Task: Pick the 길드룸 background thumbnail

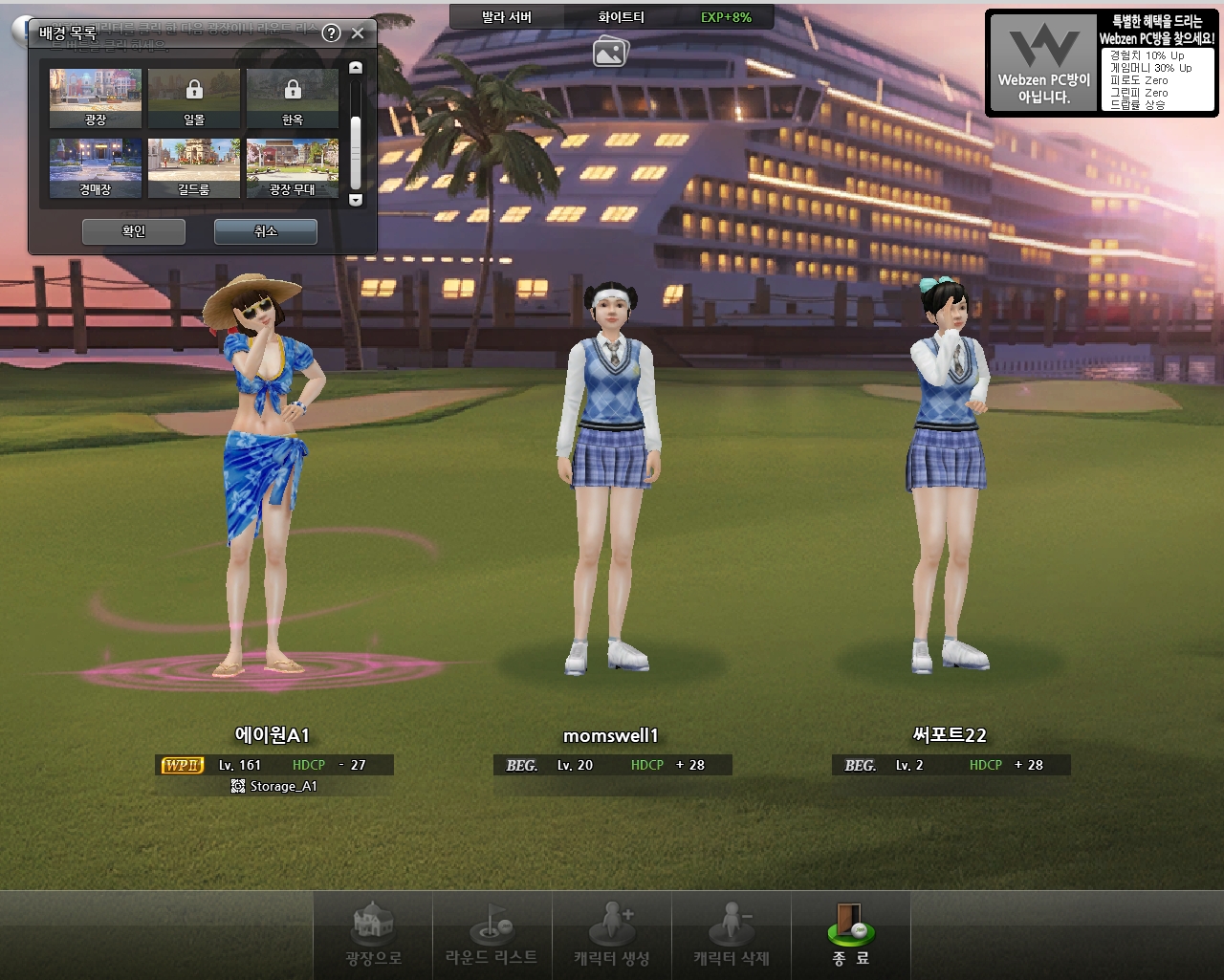Action: tap(194, 168)
